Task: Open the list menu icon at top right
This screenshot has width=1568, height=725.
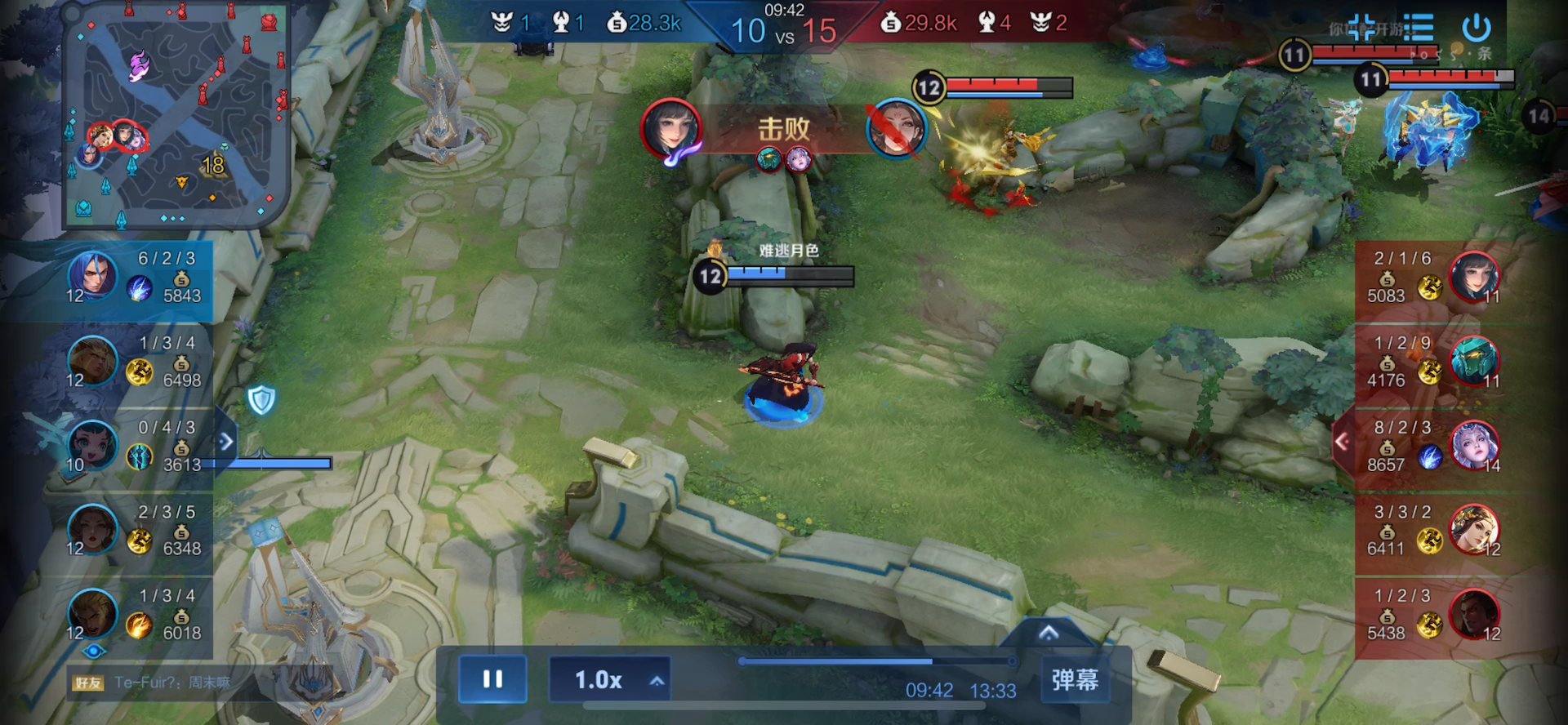Action: (x=1419, y=29)
